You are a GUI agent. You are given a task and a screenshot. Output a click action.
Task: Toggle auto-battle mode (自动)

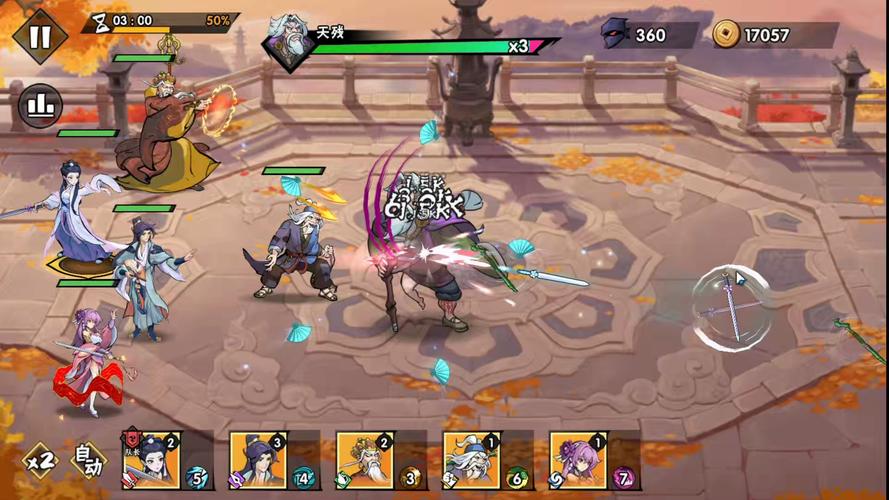(x=88, y=461)
